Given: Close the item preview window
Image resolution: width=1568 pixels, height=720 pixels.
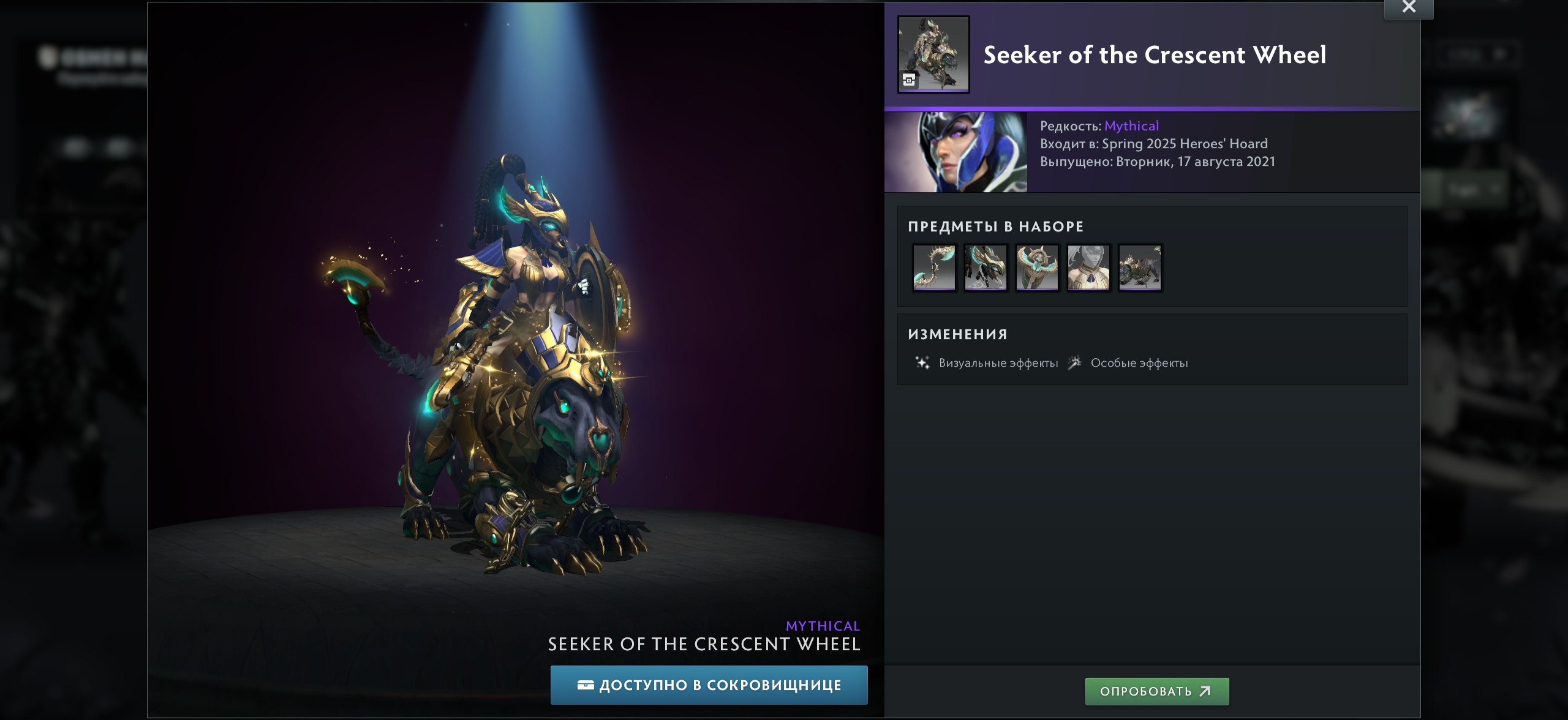Looking at the screenshot, I should coord(1408,7).
